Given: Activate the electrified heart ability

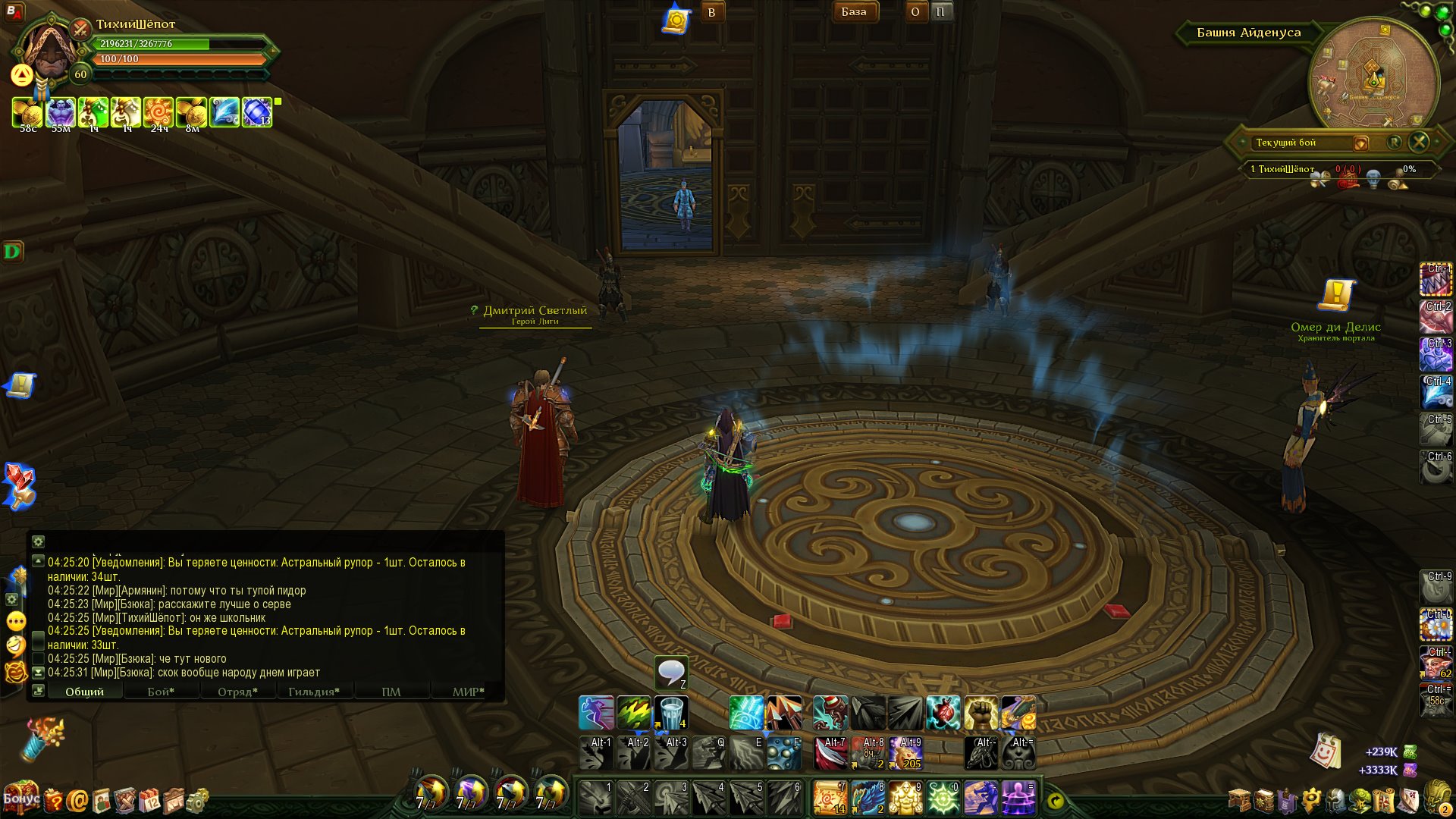Looking at the screenshot, I should click(943, 714).
